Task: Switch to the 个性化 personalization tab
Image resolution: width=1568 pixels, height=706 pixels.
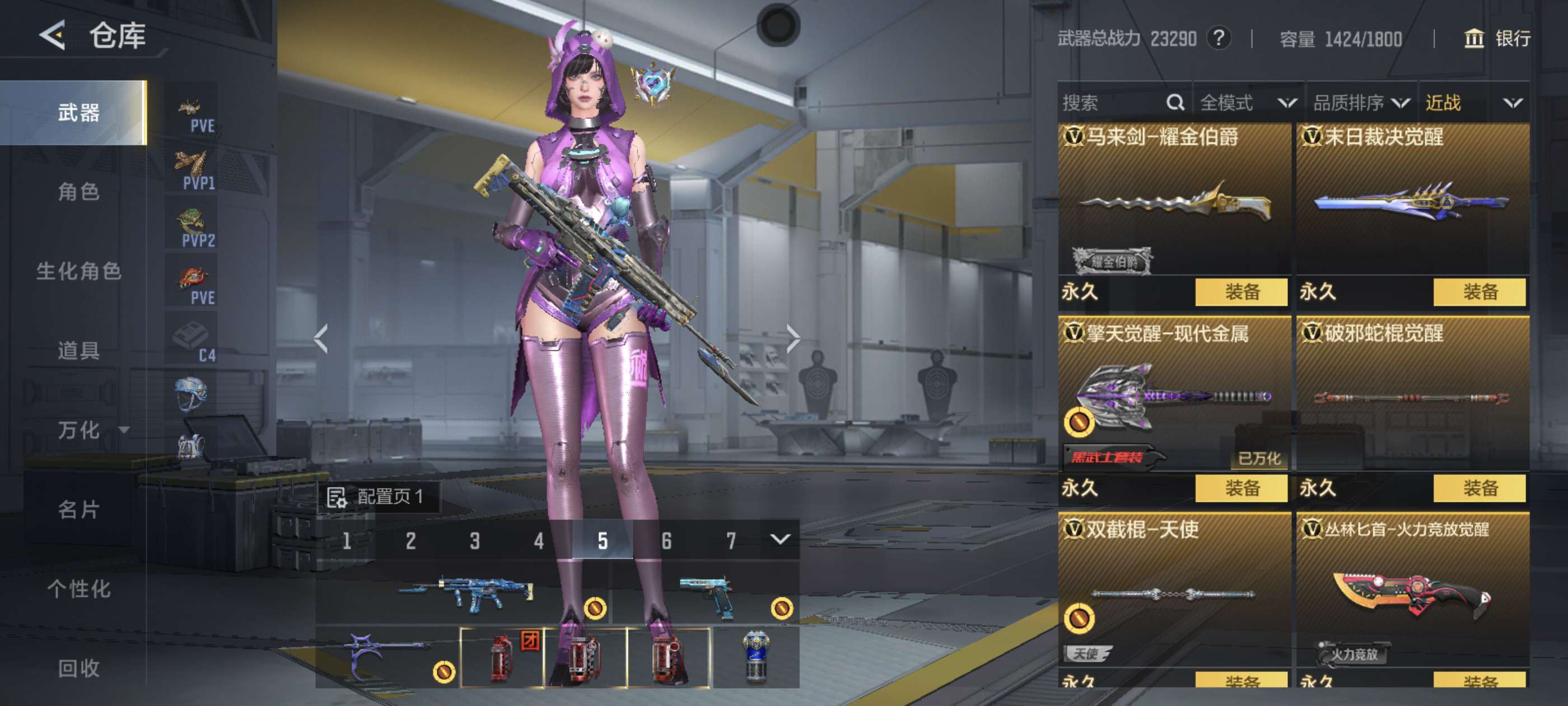Action: coord(78,588)
